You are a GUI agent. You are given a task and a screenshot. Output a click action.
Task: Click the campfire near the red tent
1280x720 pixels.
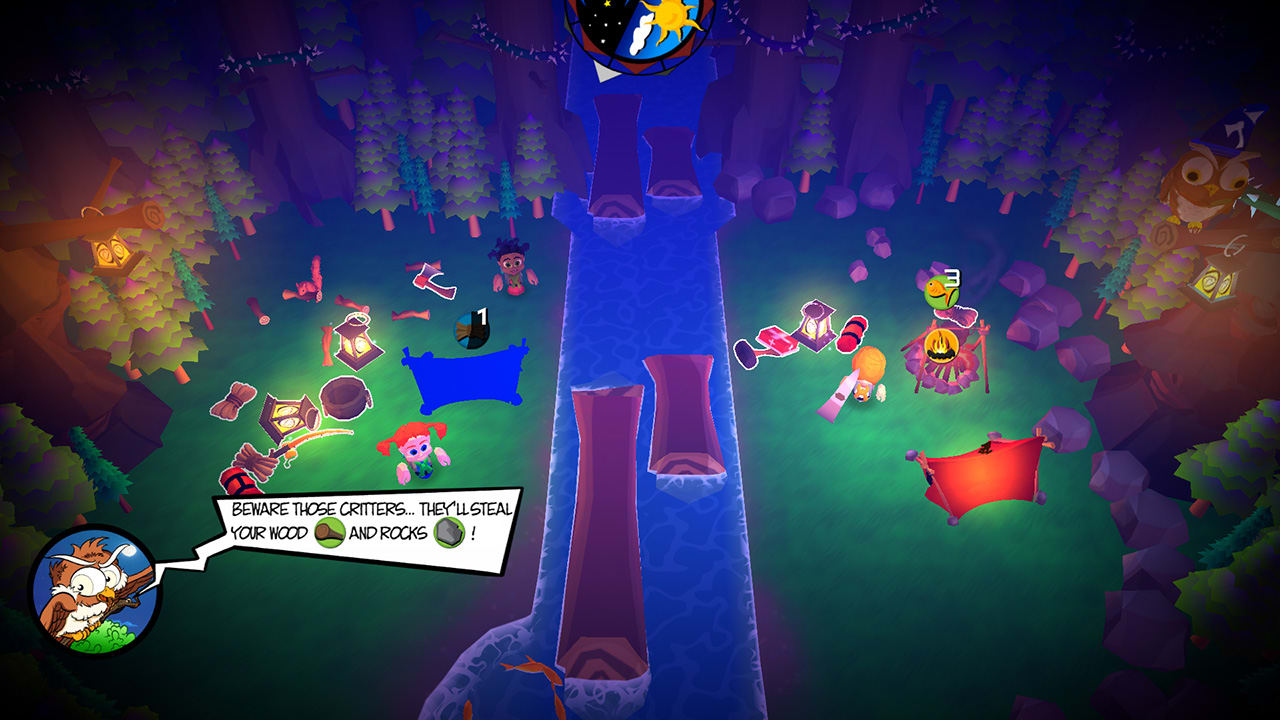coord(940,348)
